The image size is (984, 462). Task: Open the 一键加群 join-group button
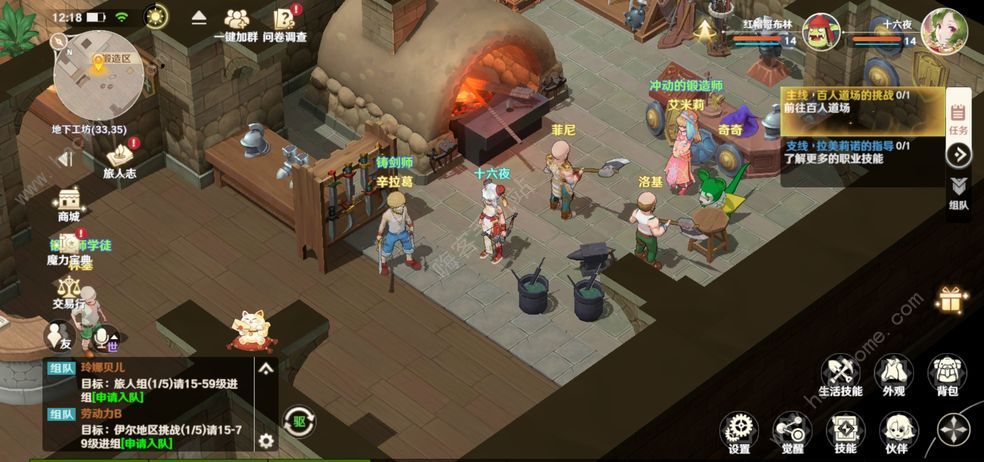pyautogui.click(x=237, y=23)
